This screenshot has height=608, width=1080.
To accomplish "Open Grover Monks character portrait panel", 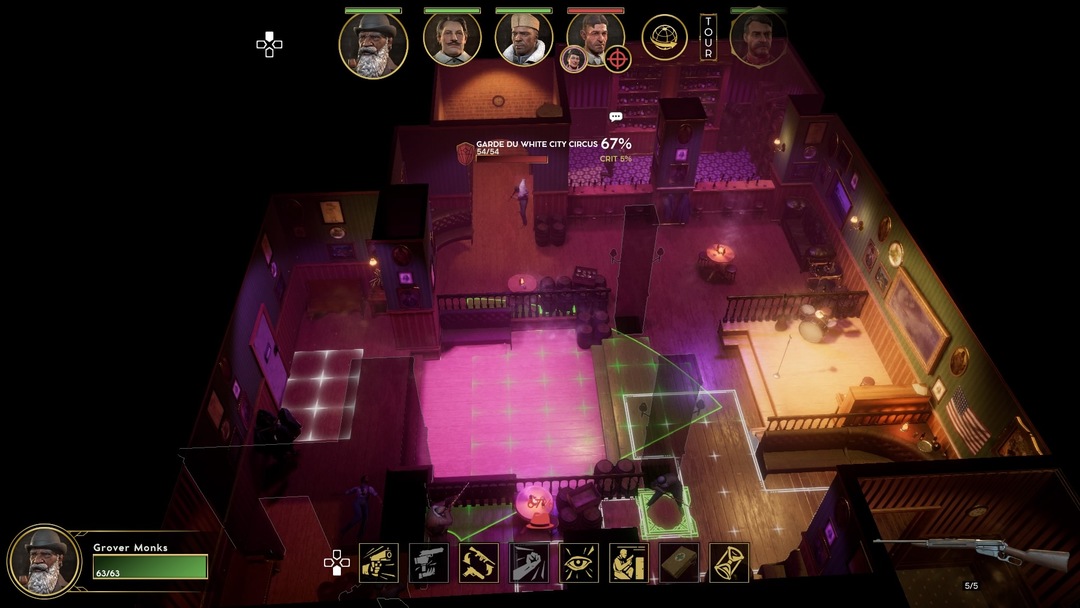I will pos(44,560).
